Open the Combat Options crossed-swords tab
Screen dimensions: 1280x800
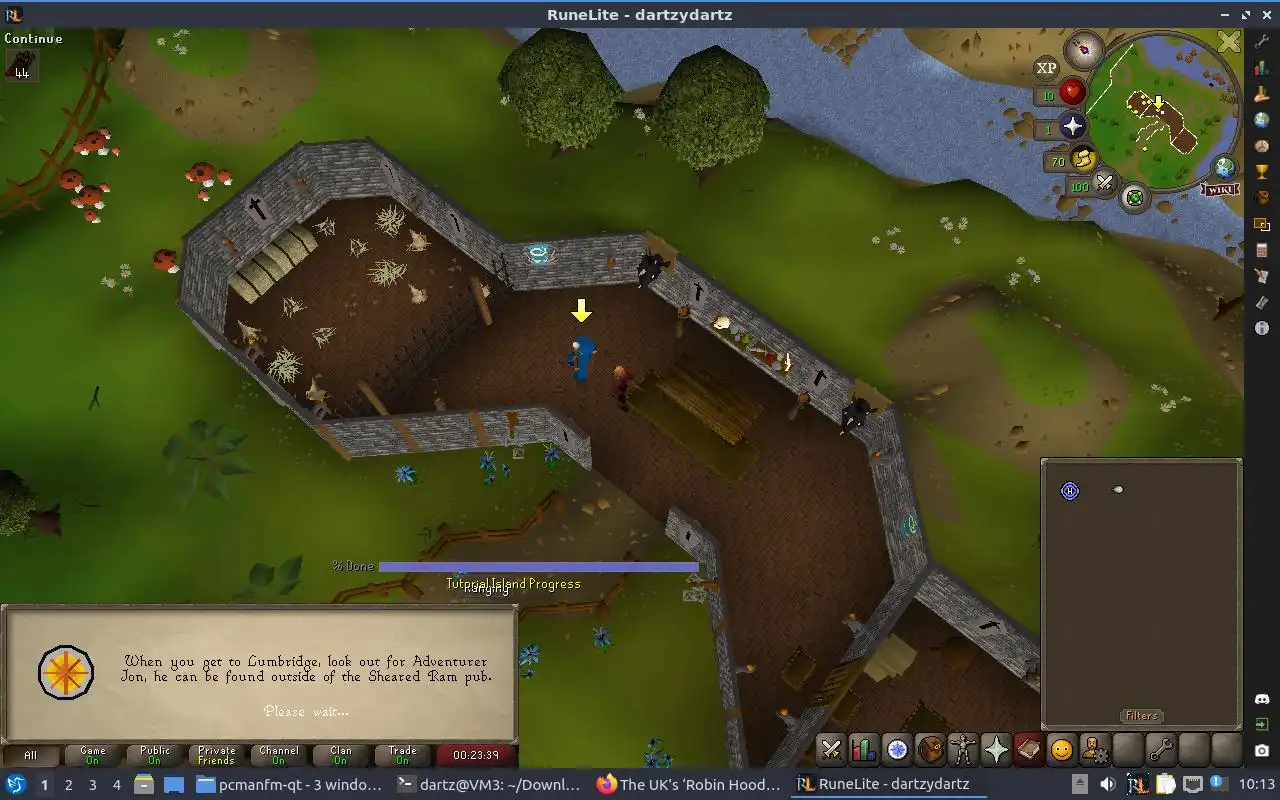(831, 749)
